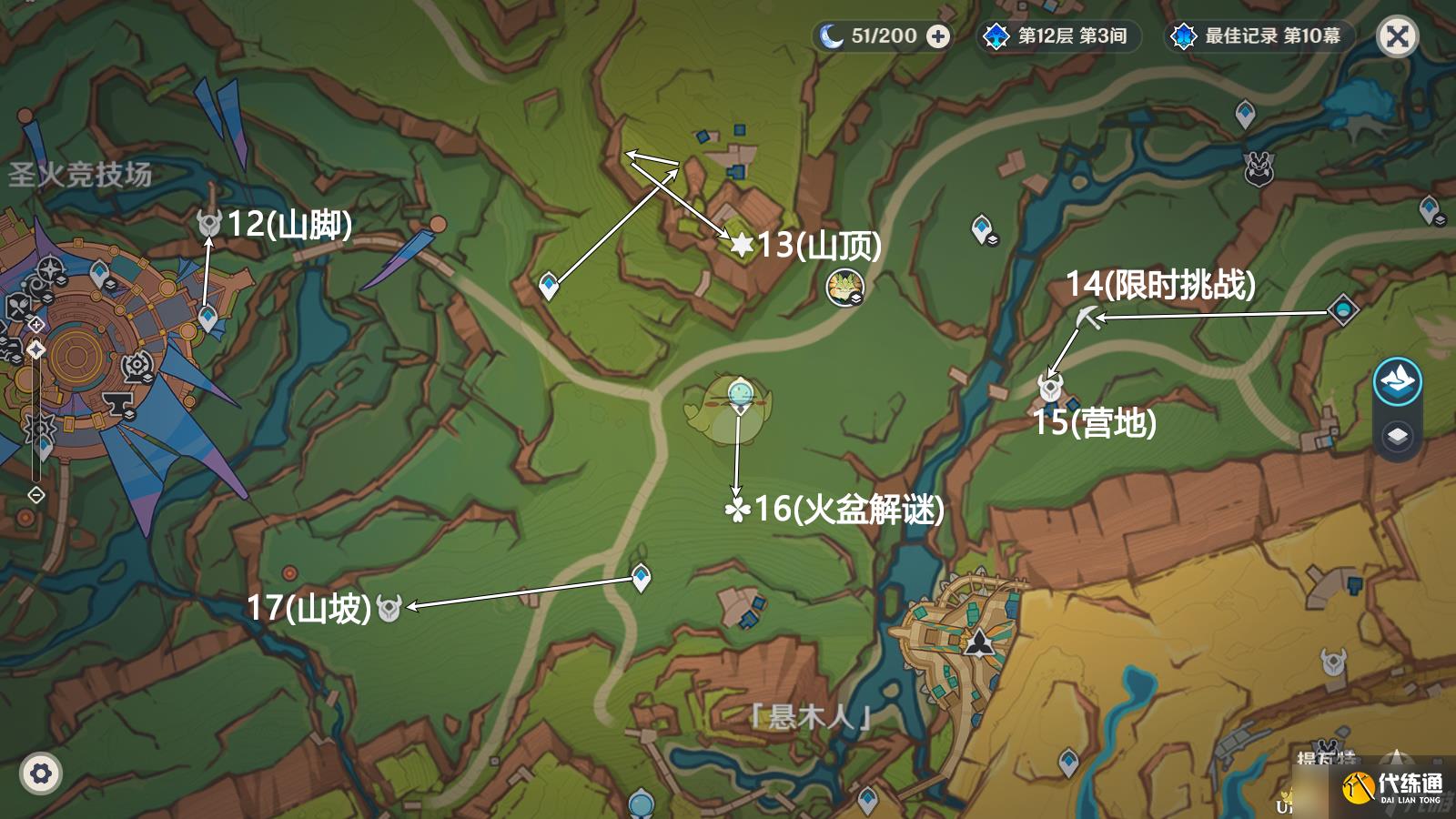Select the 12(山脚) enemy skull marker
This screenshot has width=1456, height=819.
point(207,220)
